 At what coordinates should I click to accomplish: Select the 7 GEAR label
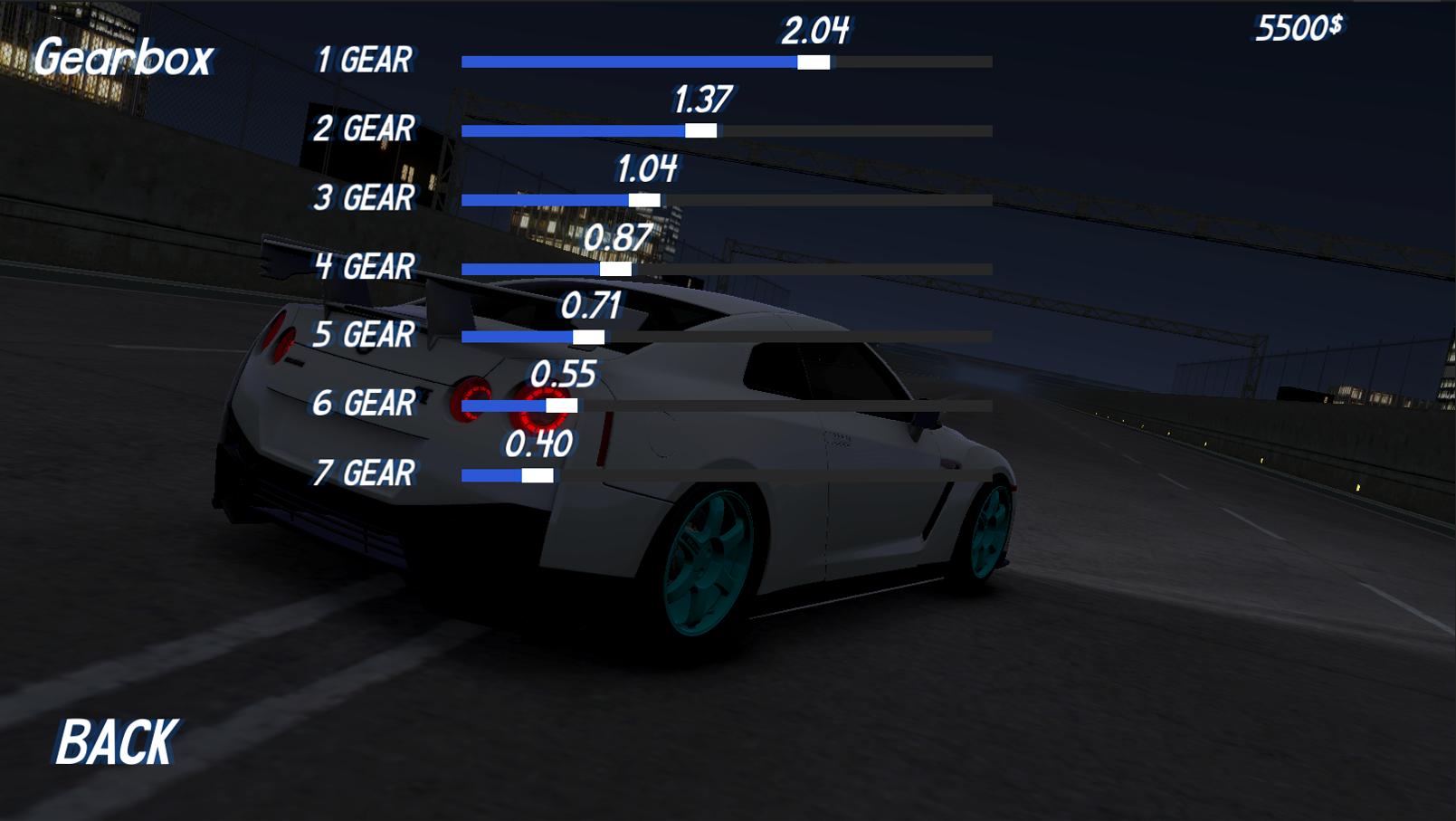[366, 472]
